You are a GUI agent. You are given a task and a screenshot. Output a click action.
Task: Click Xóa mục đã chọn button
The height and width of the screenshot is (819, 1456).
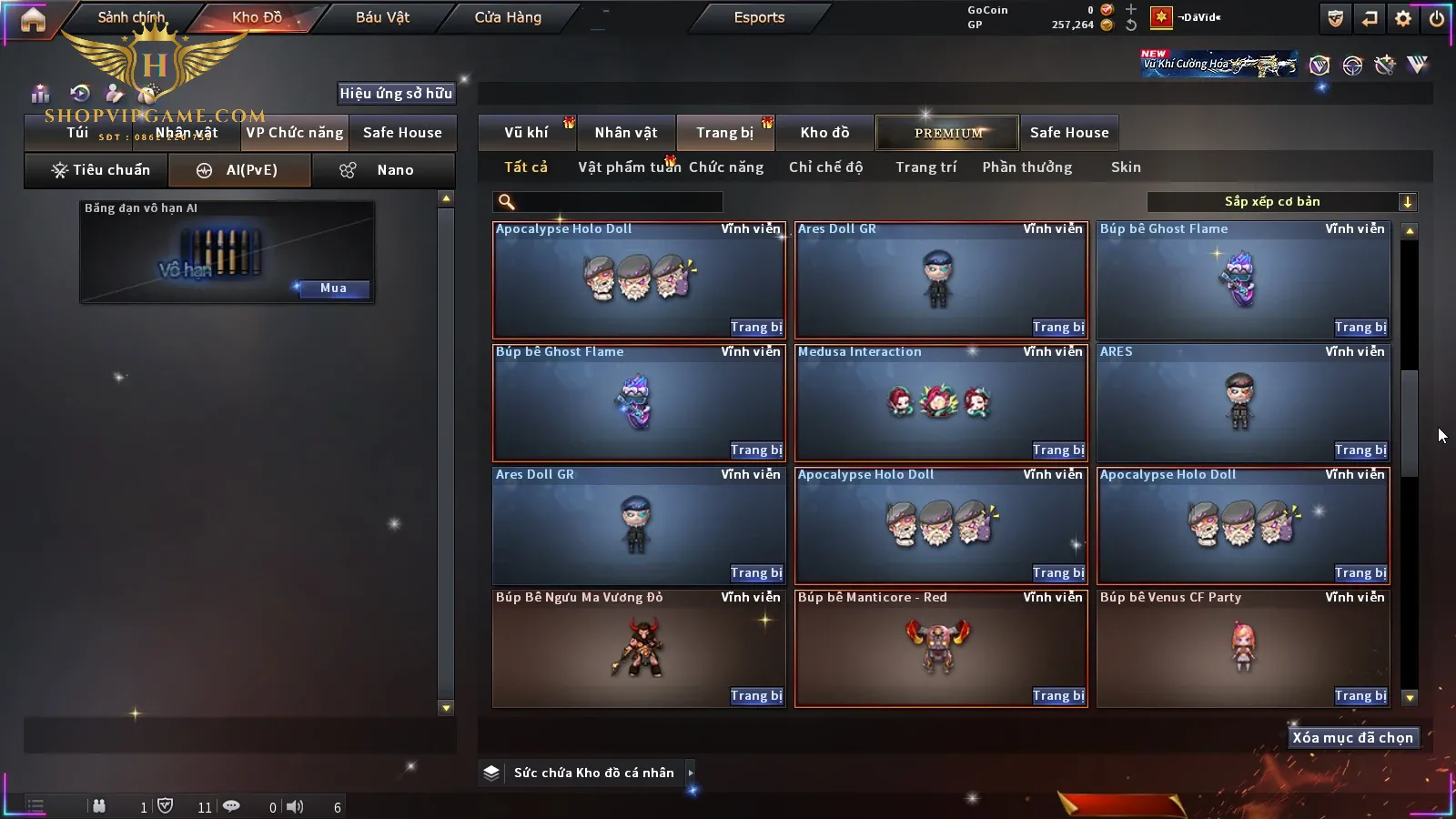pos(1352,738)
